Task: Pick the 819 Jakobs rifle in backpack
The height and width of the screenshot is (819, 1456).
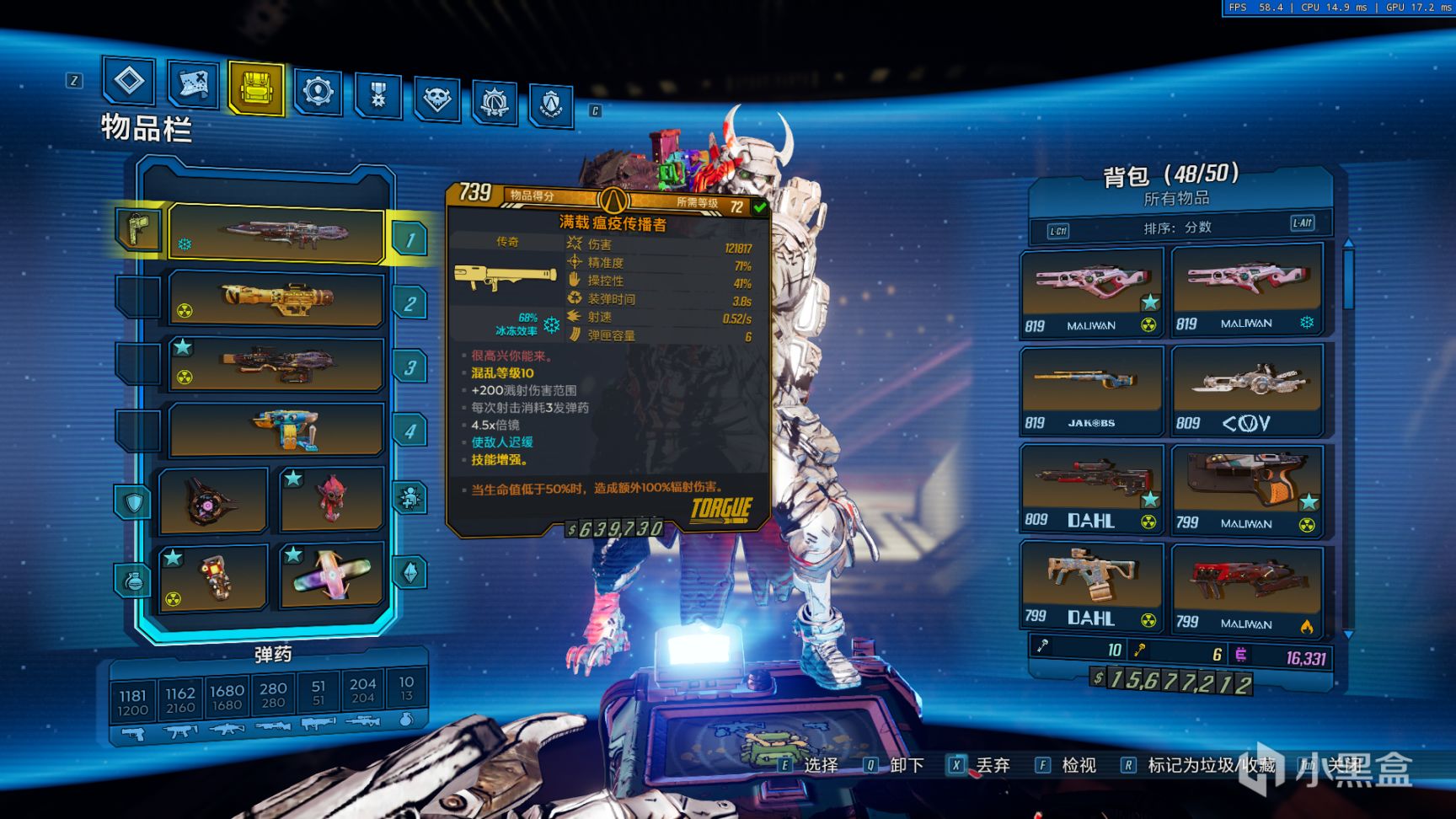Action: (1091, 390)
